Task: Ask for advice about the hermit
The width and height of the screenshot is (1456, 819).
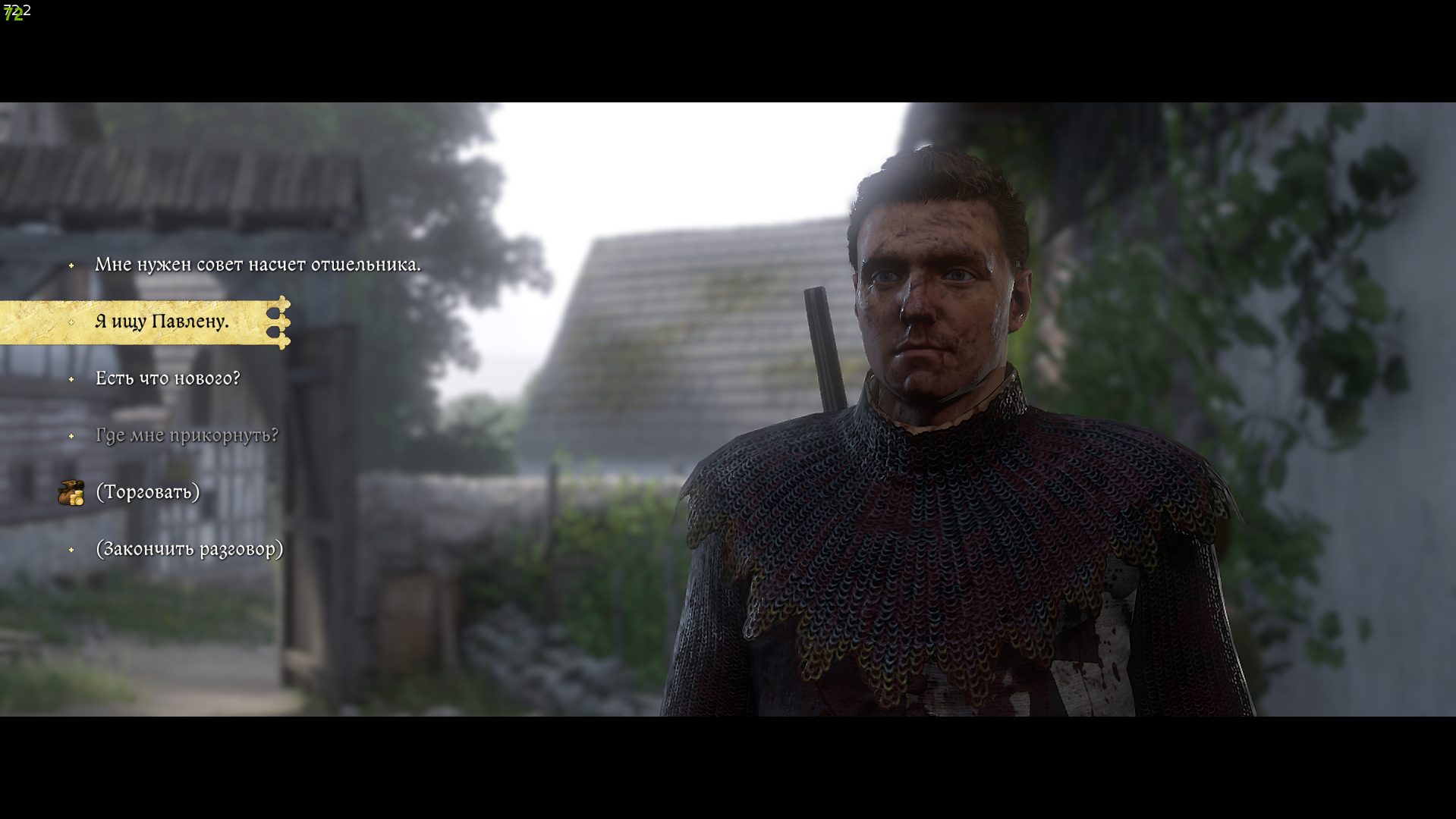Action: (257, 265)
